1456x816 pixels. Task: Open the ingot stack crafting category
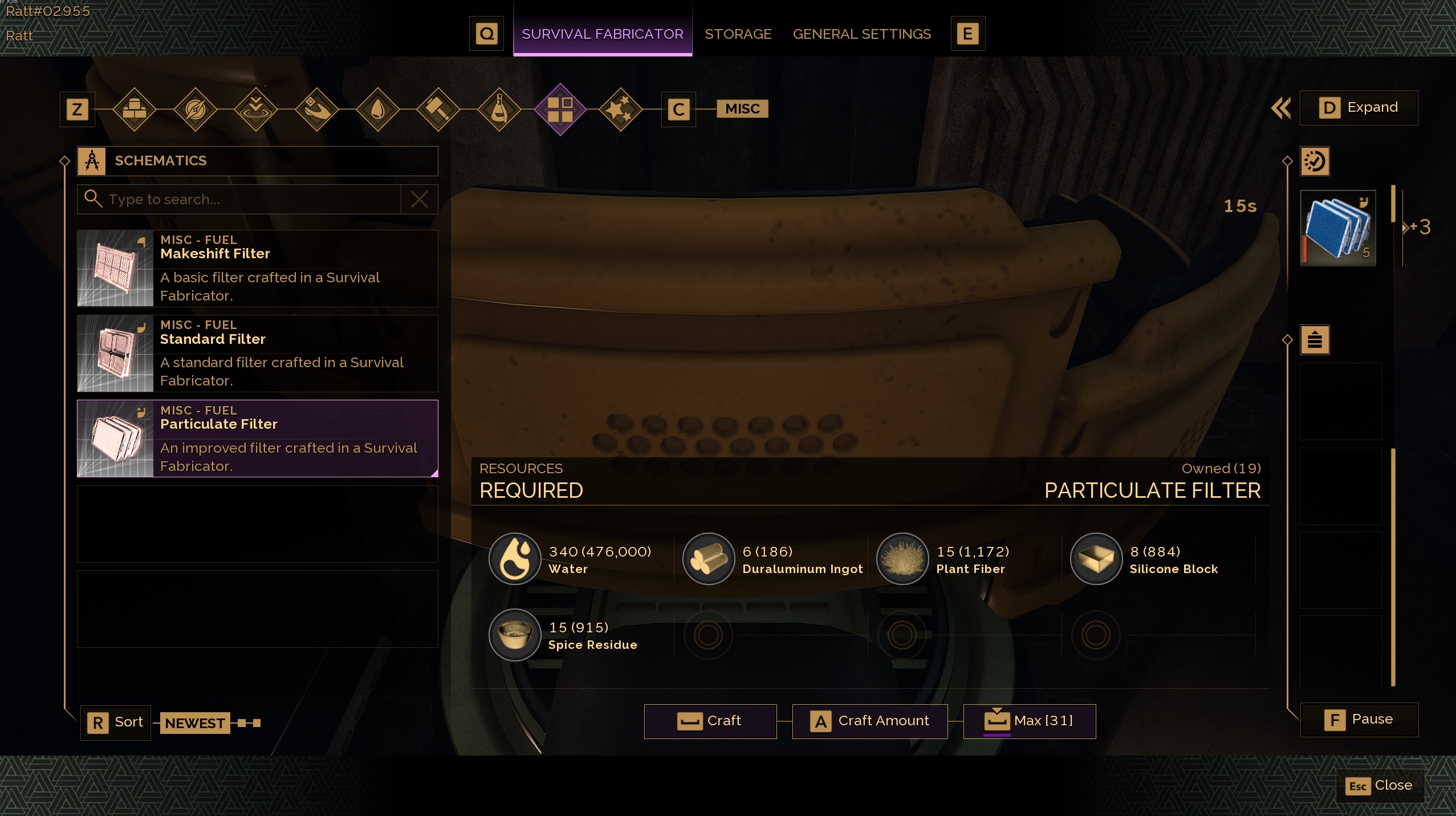[135, 109]
